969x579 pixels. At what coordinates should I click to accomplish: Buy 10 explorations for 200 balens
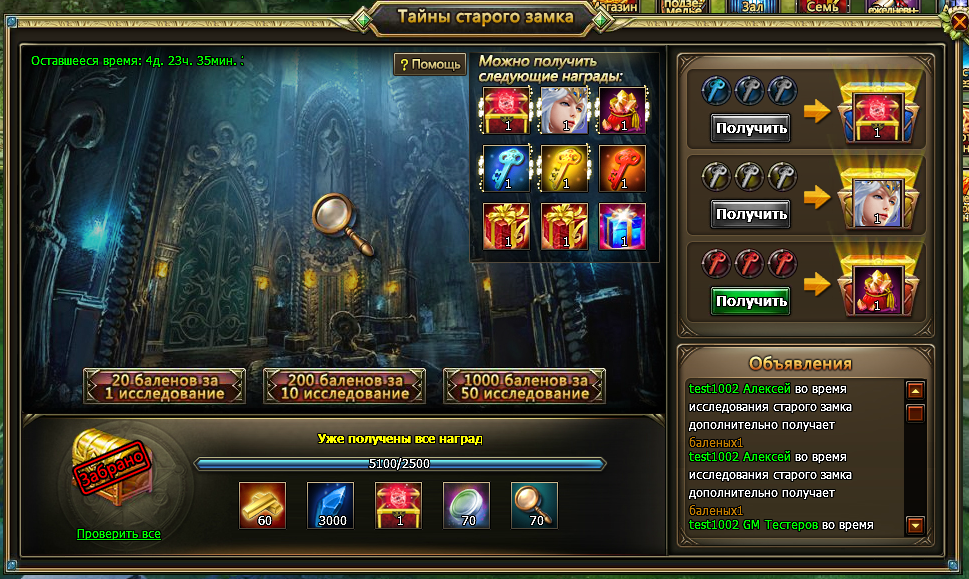[345, 386]
